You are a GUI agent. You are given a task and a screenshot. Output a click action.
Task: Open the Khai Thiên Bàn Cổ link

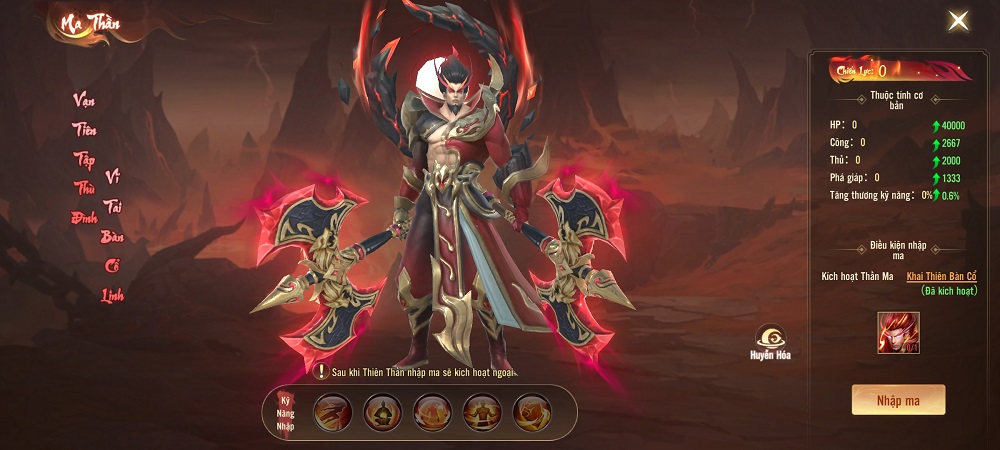pos(941,276)
